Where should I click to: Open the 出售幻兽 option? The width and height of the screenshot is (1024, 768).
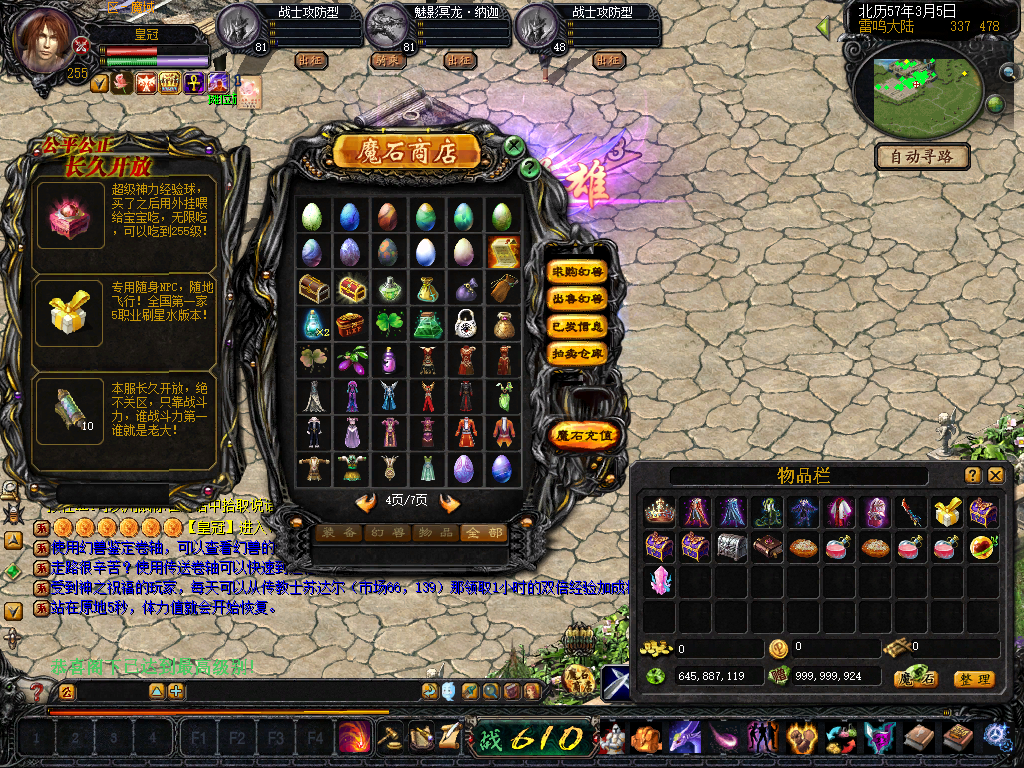[x=578, y=299]
